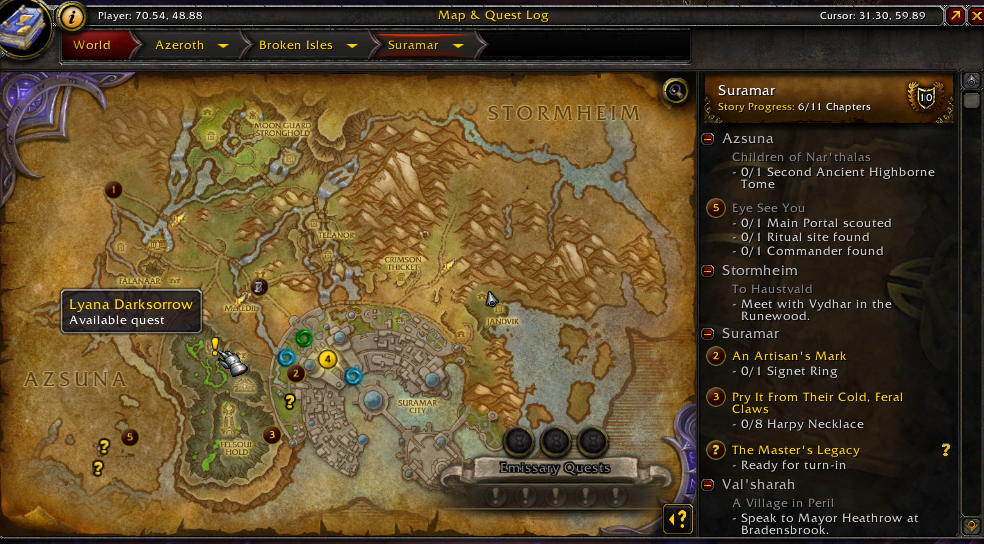Collapse the Suramar quest header
This screenshot has width=984, height=544.
tap(708, 333)
